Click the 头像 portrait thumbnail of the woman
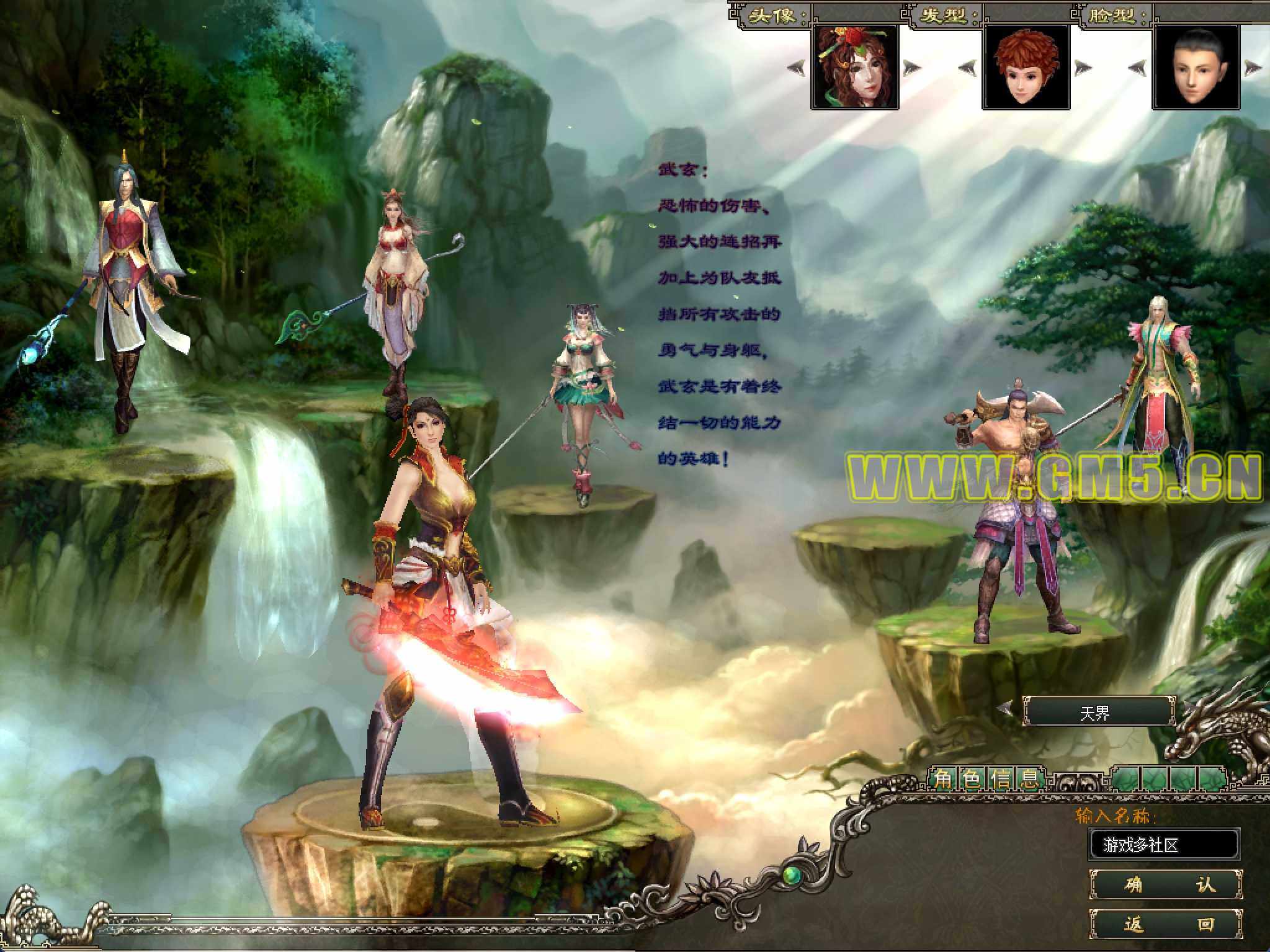Screen dimensions: 1270x952 tap(854, 67)
